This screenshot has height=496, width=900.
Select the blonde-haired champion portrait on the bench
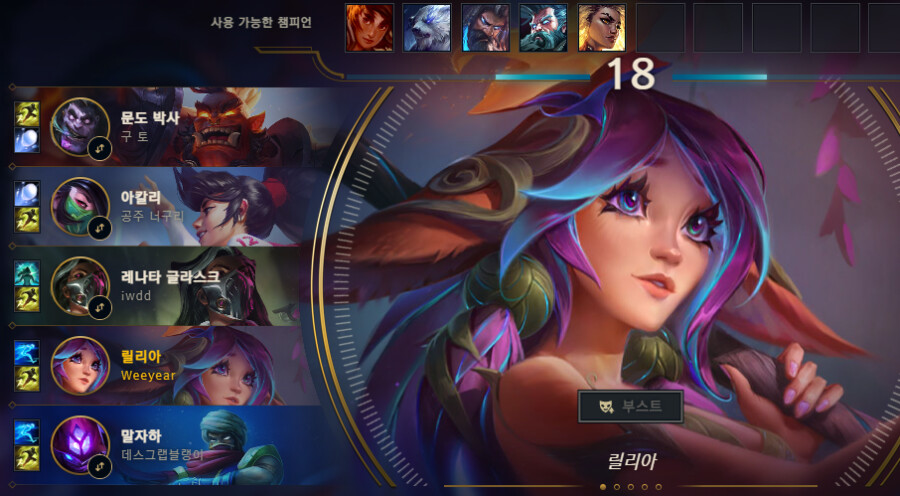point(602,28)
